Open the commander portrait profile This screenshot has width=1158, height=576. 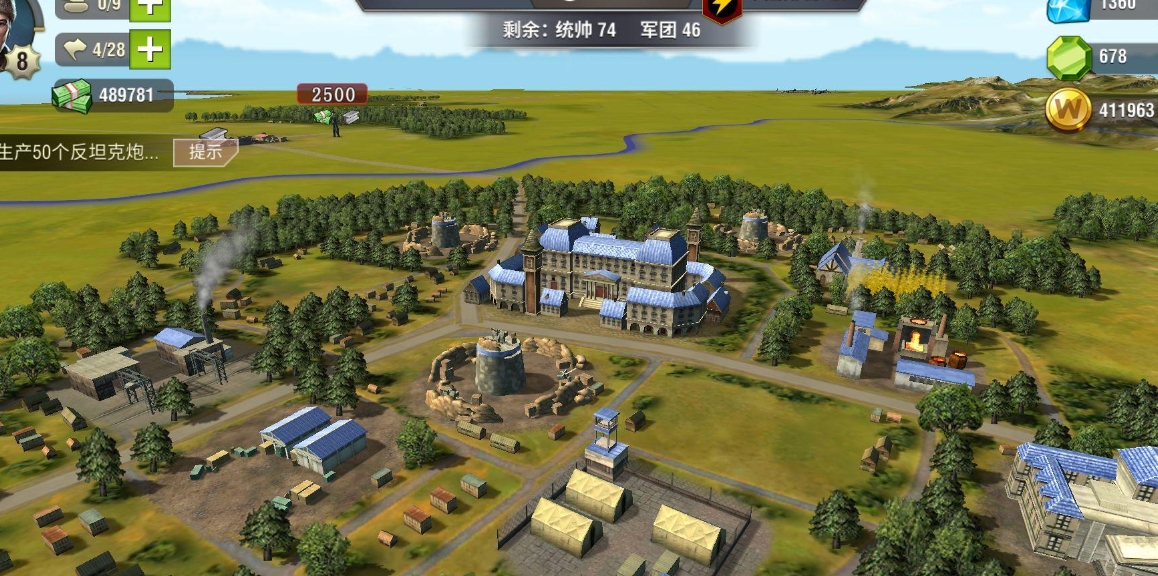point(18,22)
